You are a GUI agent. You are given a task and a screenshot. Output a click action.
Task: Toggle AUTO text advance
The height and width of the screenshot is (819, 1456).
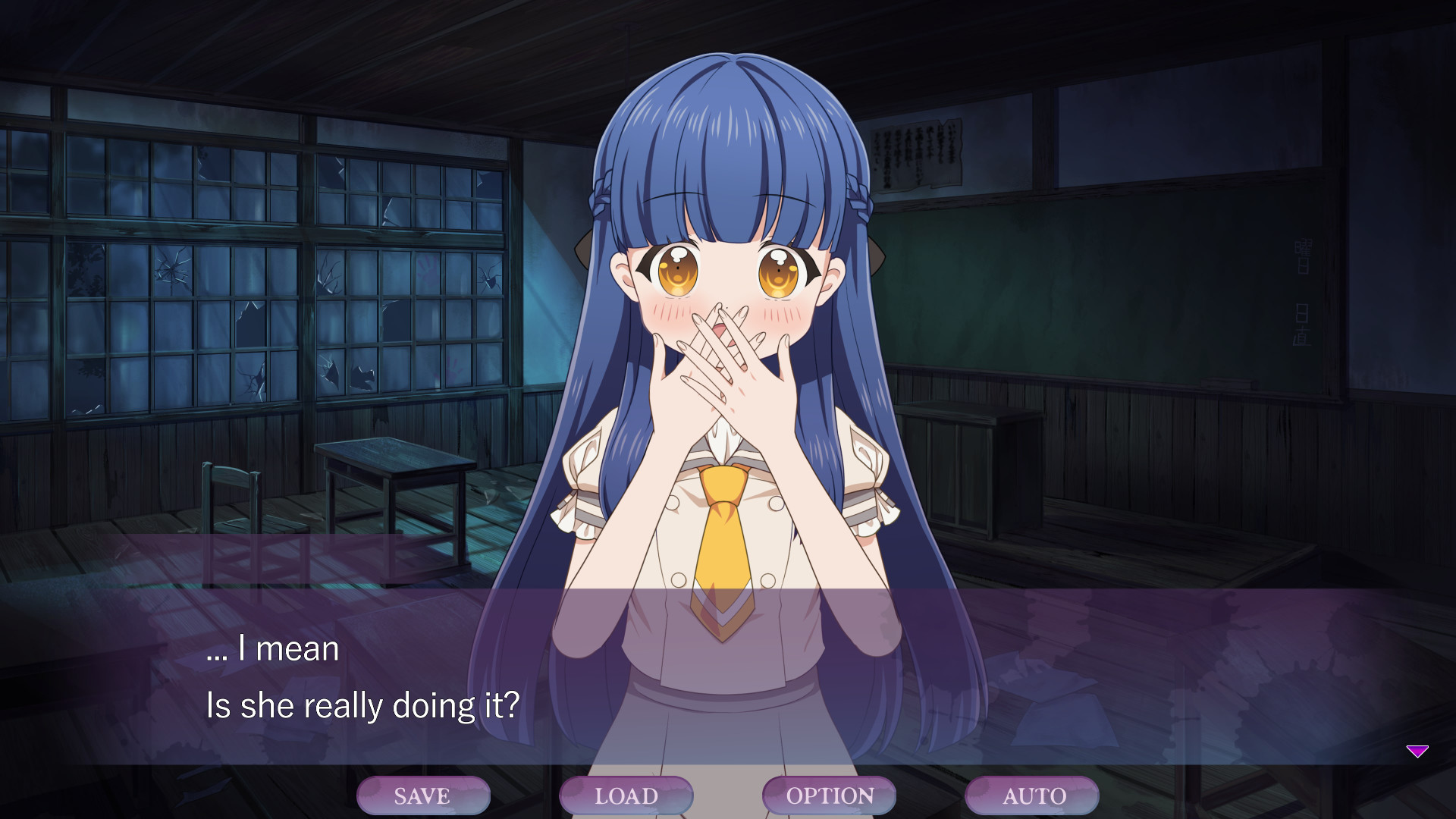(x=1032, y=795)
